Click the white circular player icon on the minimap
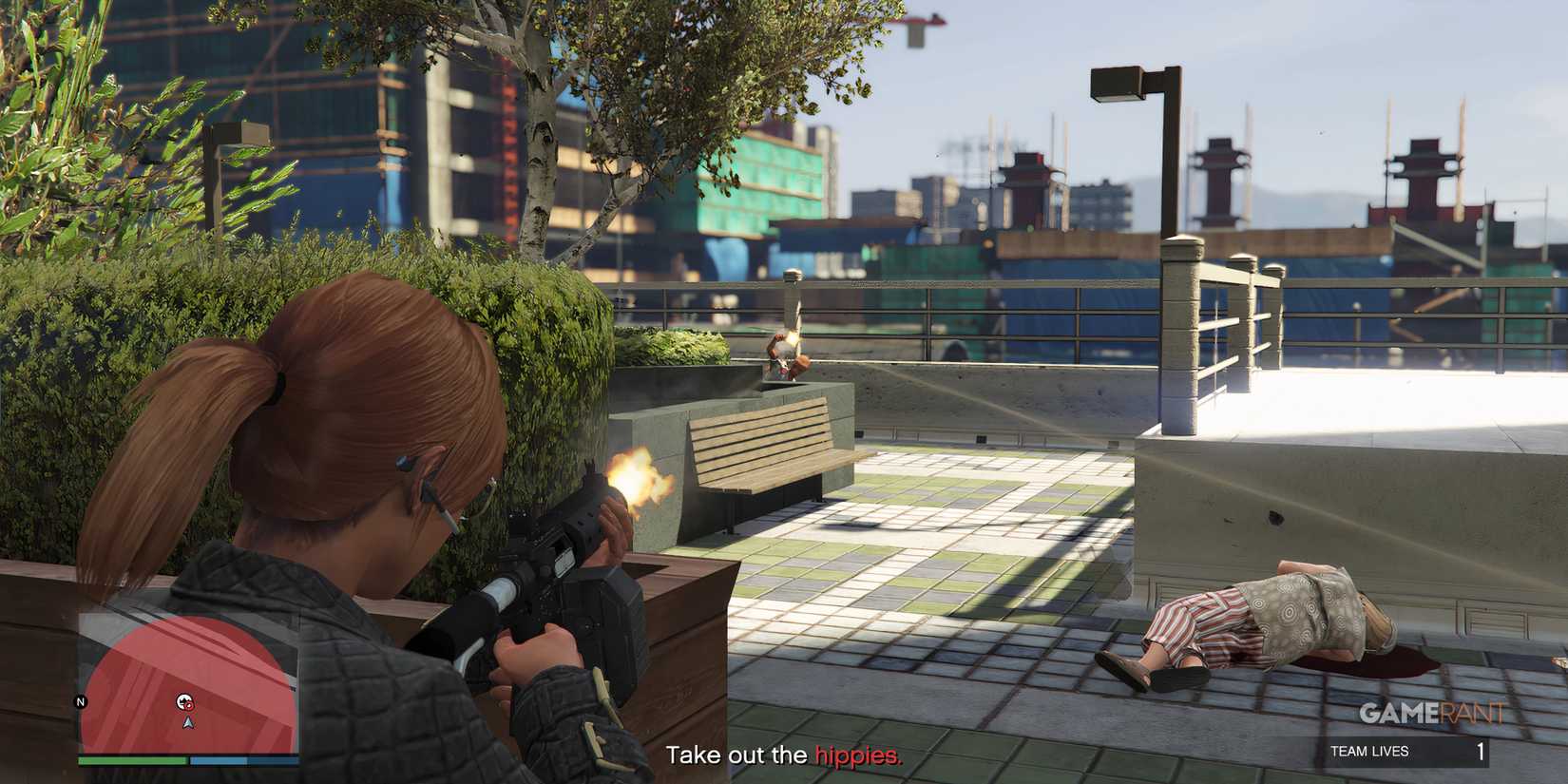This screenshot has height=784, width=1568. (182, 699)
